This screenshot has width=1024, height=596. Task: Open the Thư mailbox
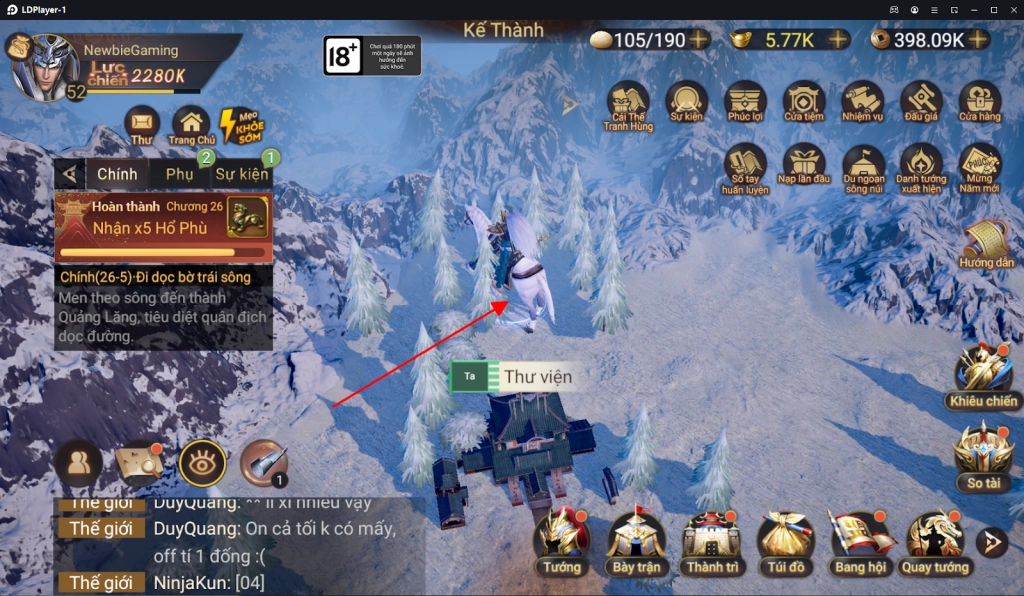click(x=142, y=125)
